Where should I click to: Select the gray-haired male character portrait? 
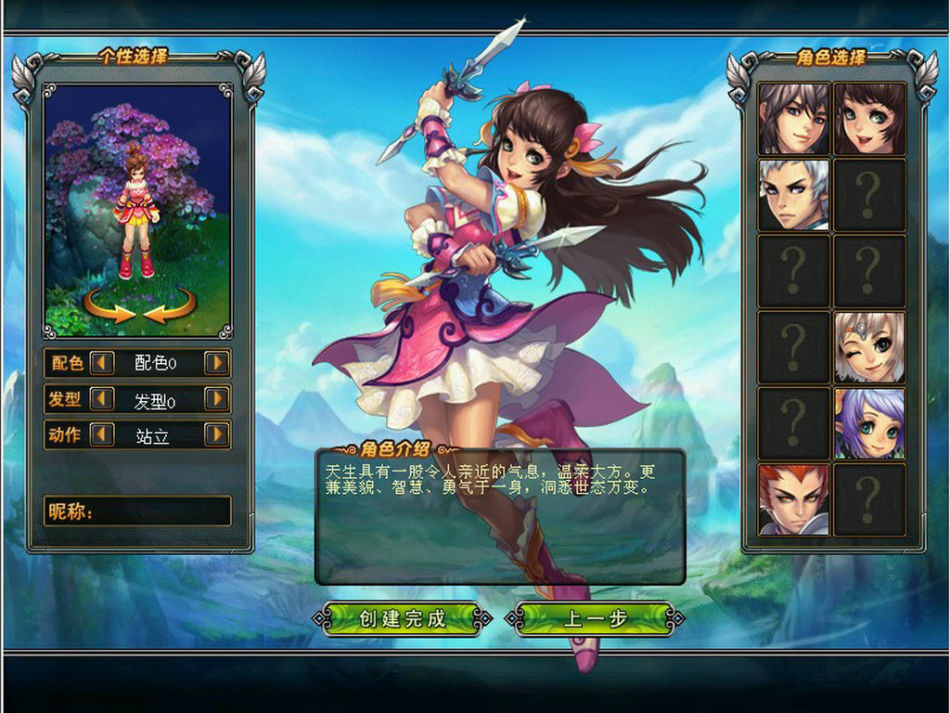pos(794,118)
